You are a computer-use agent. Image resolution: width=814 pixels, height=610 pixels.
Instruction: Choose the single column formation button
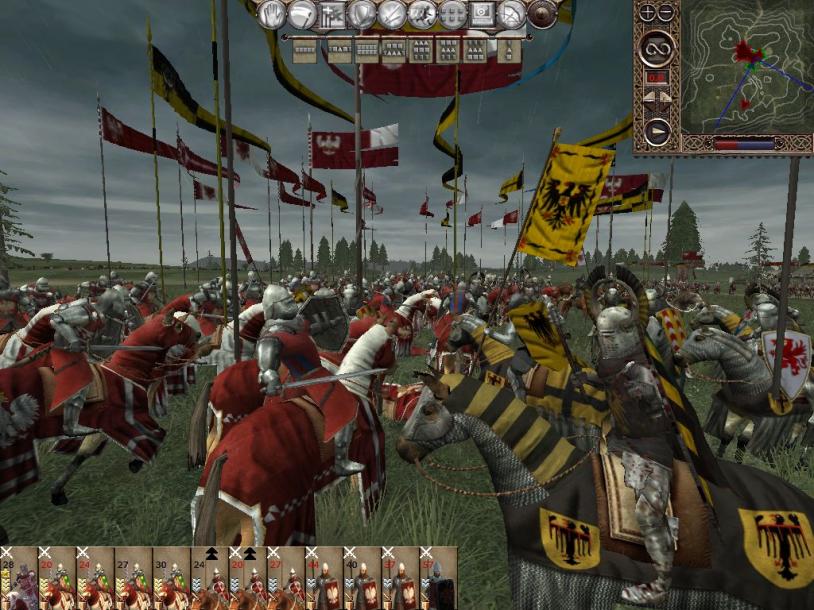(x=509, y=47)
